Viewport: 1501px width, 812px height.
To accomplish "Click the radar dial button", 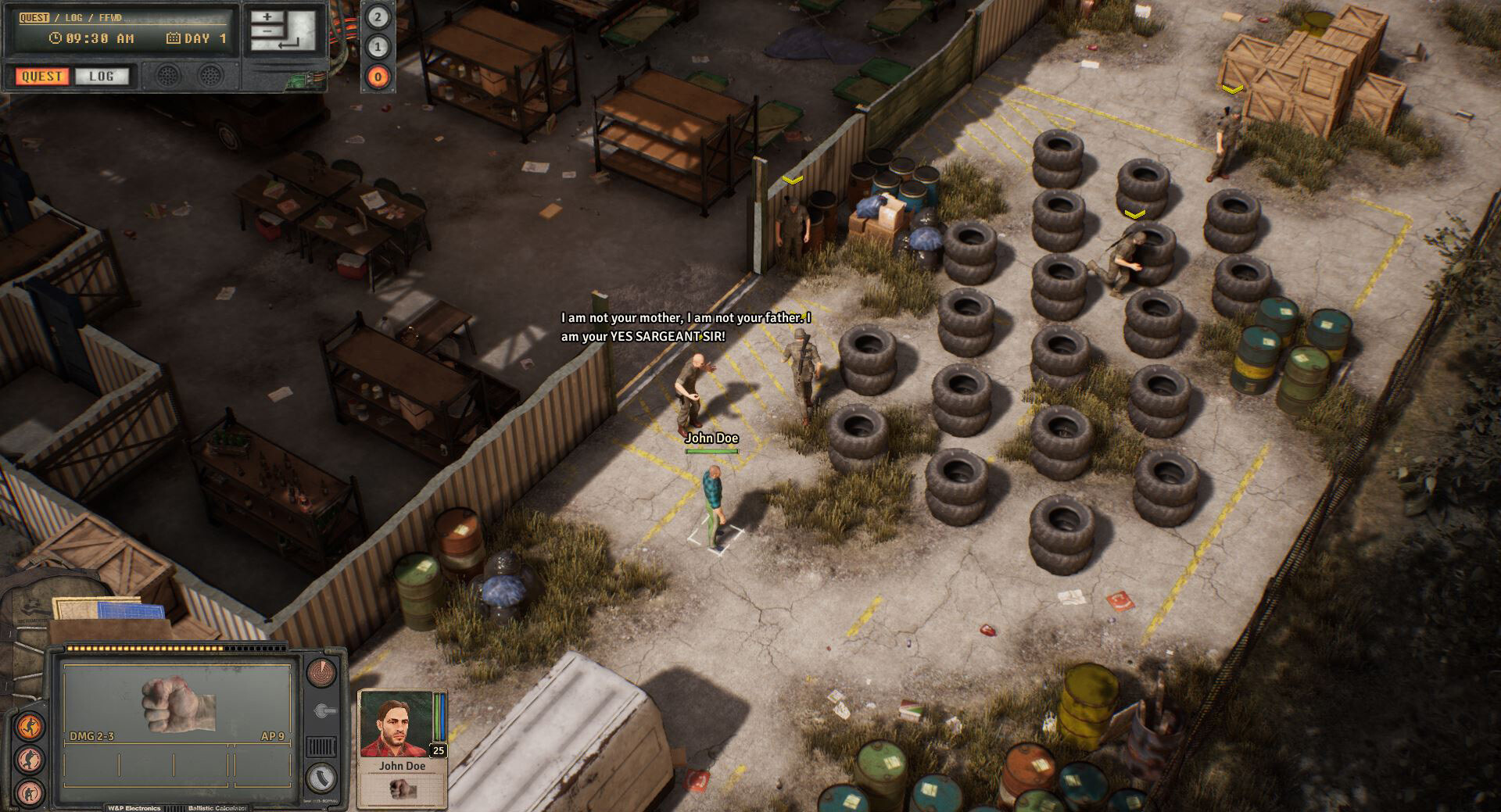I will (x=321, y=671).
